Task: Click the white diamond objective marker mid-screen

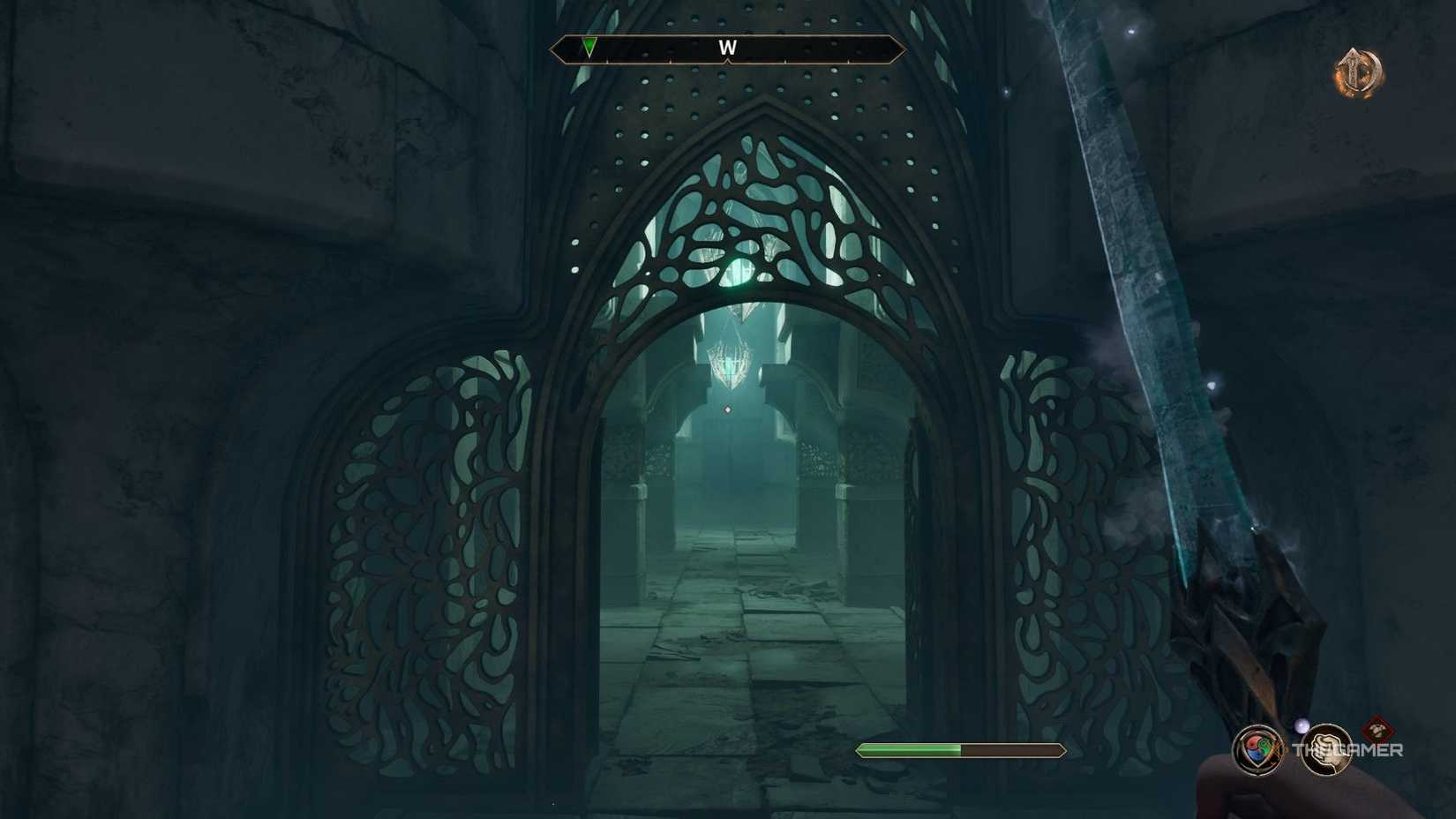Action: coord(727,409)
